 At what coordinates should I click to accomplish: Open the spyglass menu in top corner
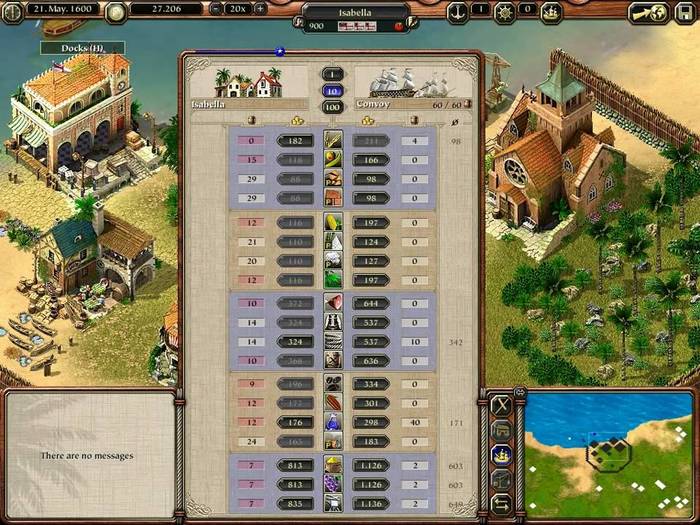645,12
